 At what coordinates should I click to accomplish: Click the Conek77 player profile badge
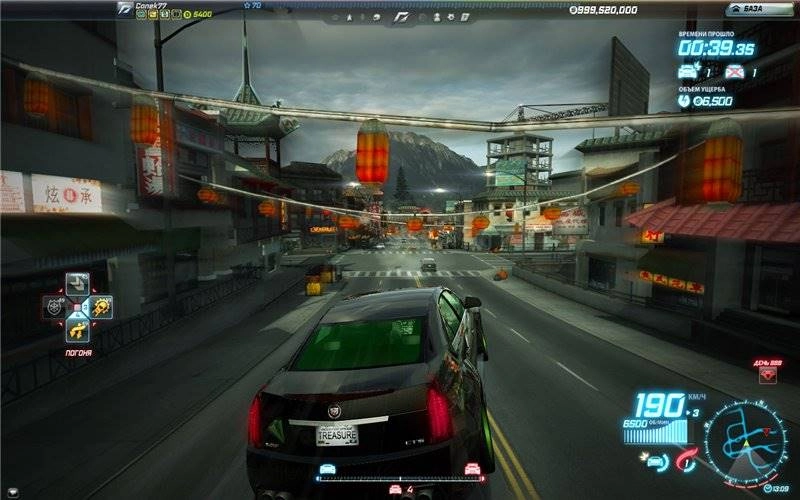point(124,9)
